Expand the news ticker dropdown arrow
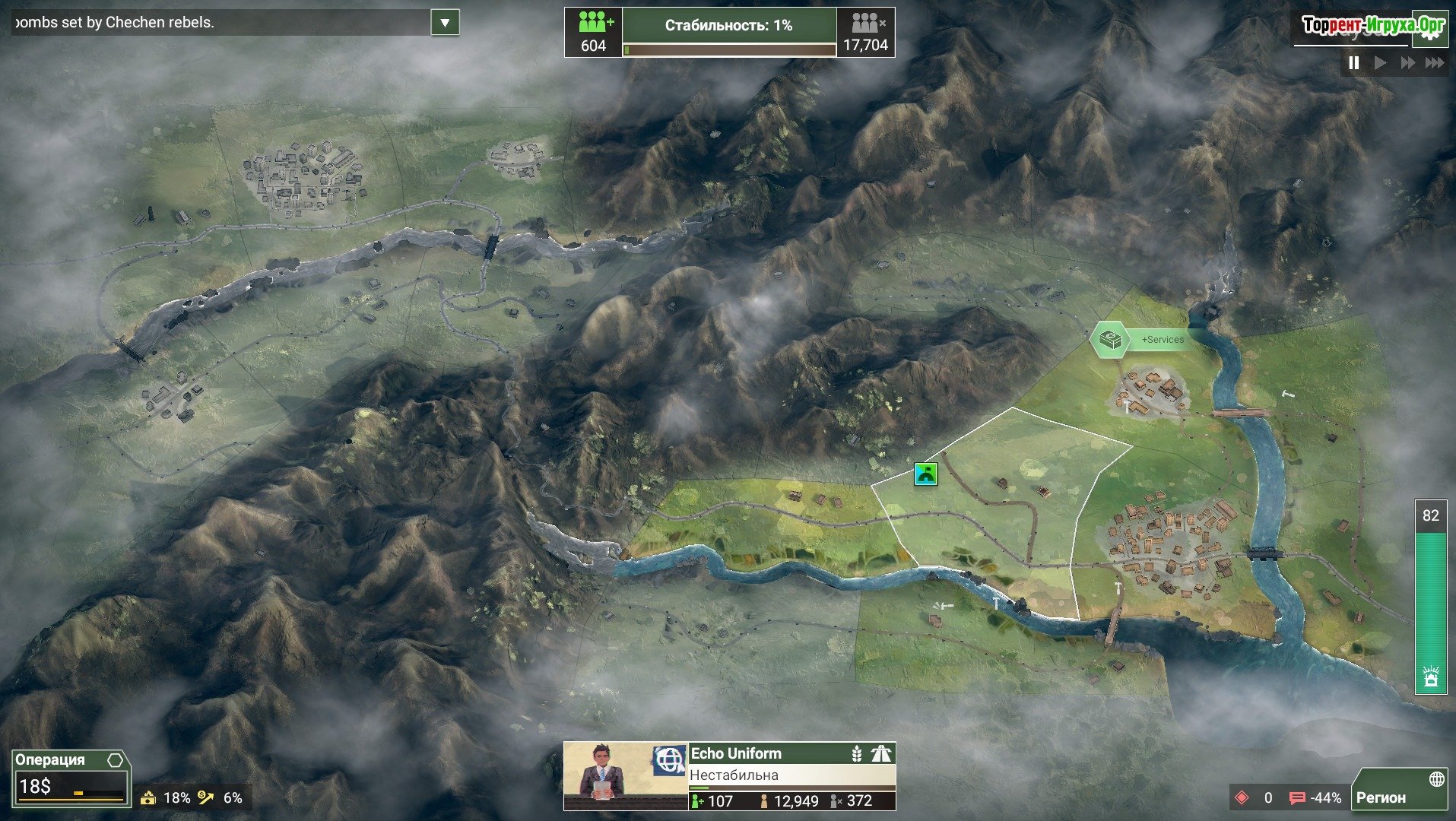Viewport: 1456px width, 821px height. (x=445, y=23)
